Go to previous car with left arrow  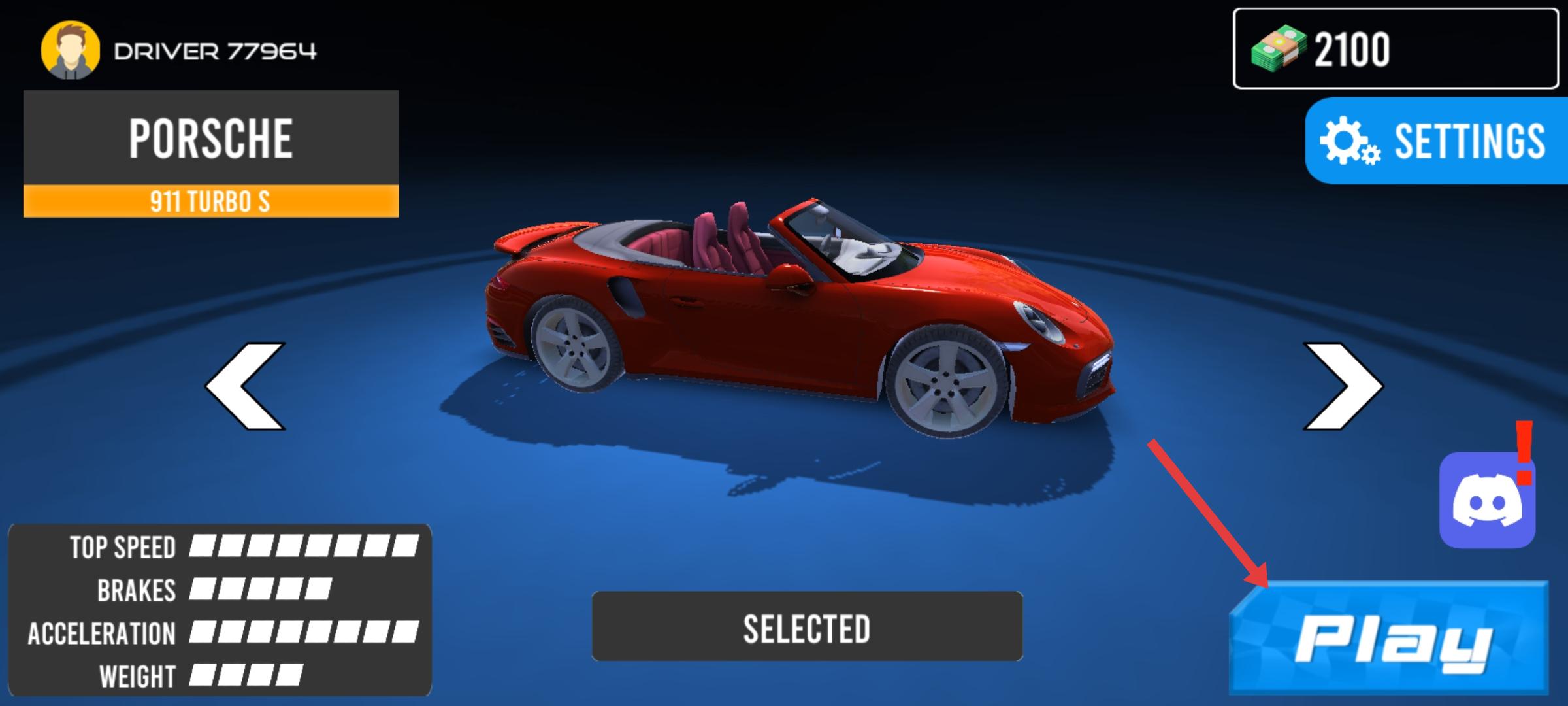[246, 386]
